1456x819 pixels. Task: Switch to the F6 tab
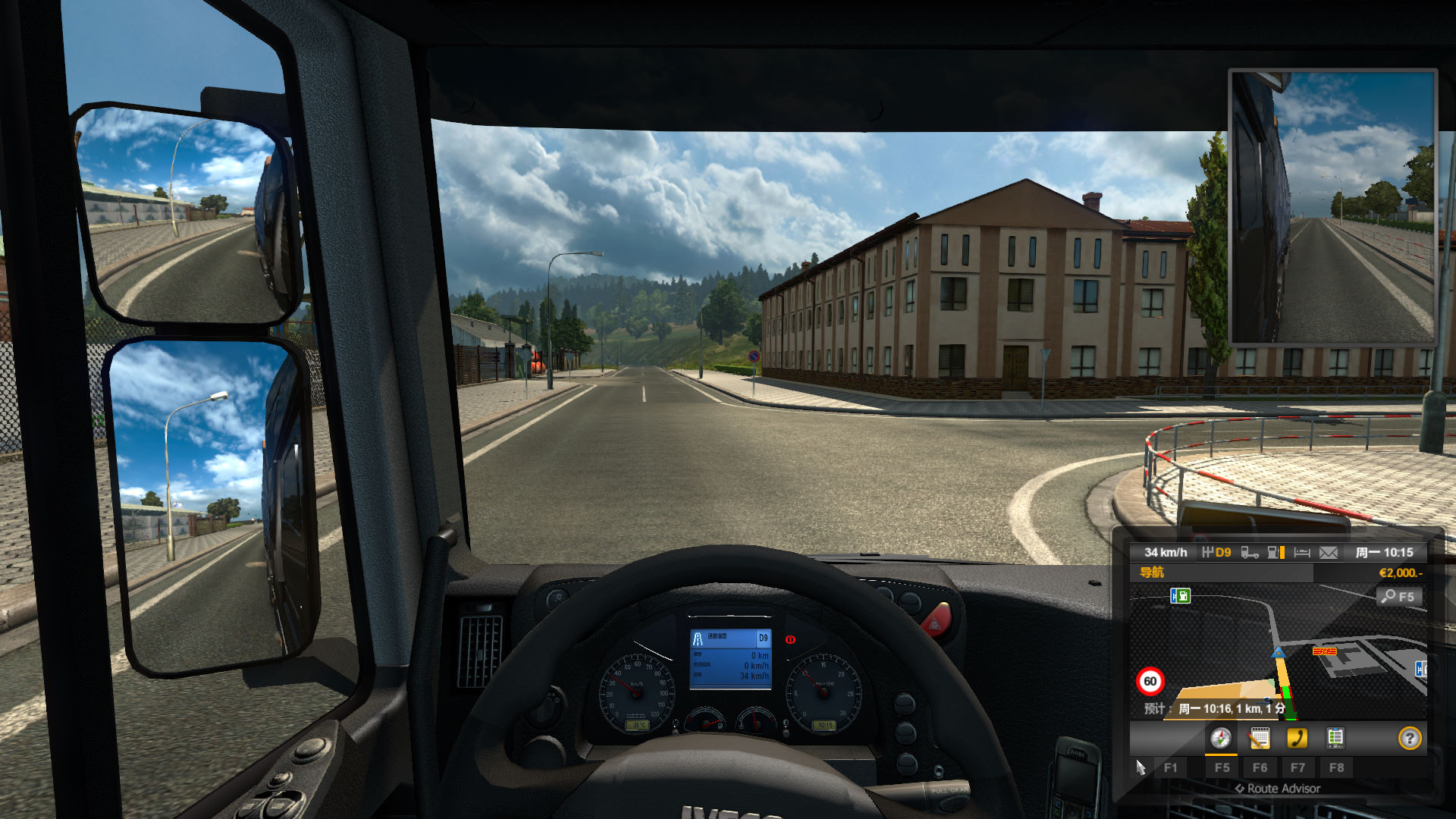click(x=1261, y=767)
